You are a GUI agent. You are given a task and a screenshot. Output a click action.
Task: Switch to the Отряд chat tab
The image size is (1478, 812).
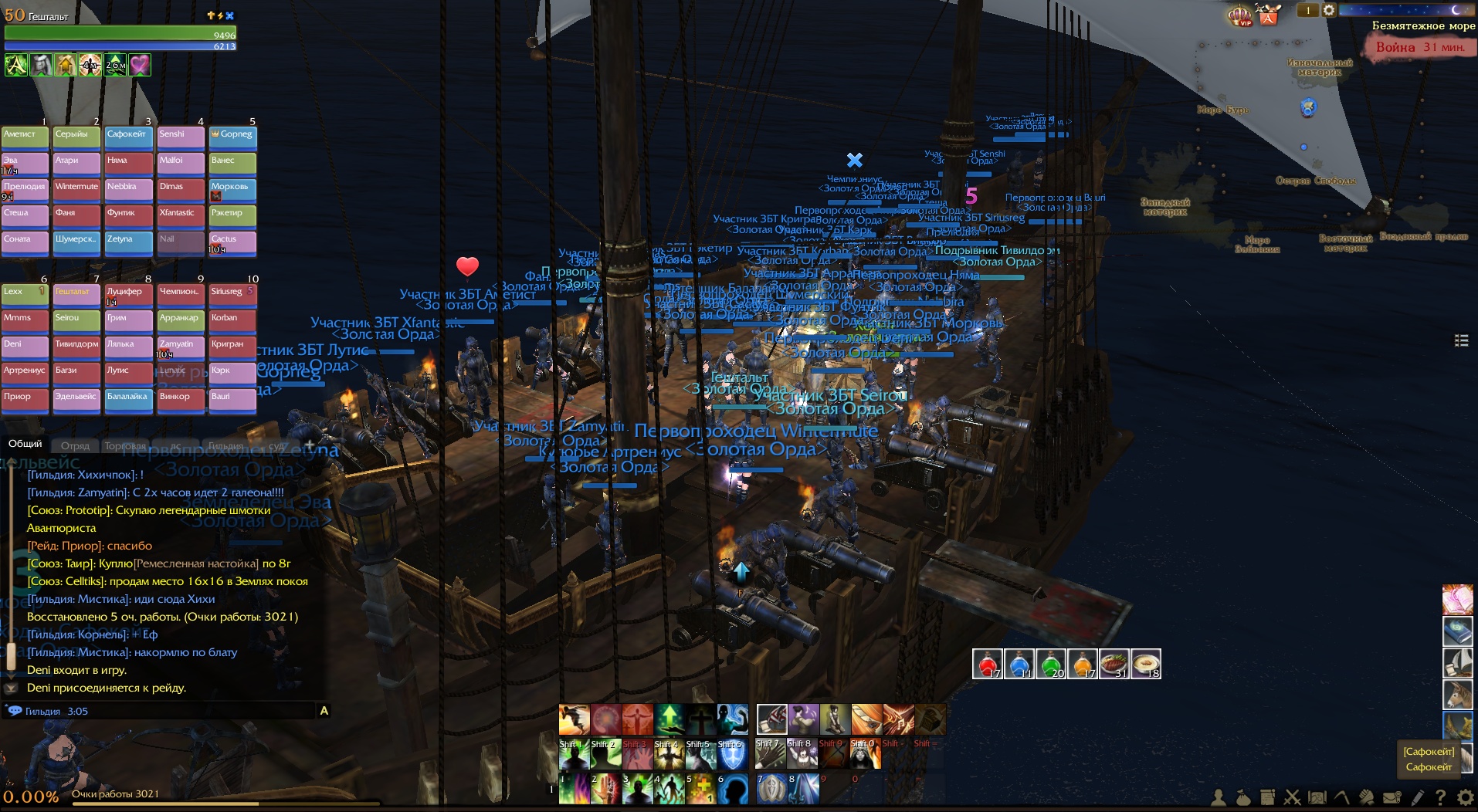tap(75, 445)
